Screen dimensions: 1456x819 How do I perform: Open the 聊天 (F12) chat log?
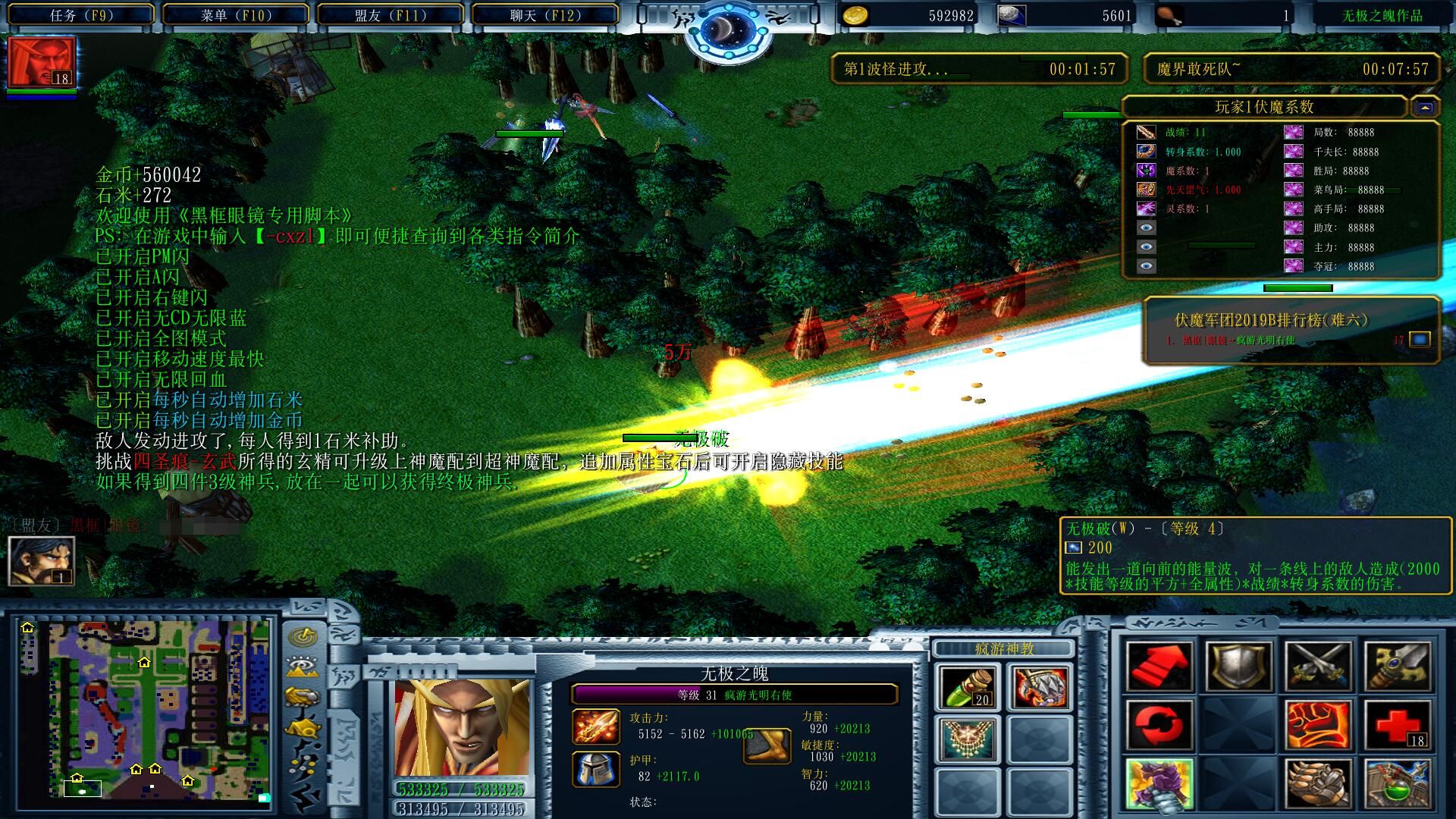(x=545, y=15)
